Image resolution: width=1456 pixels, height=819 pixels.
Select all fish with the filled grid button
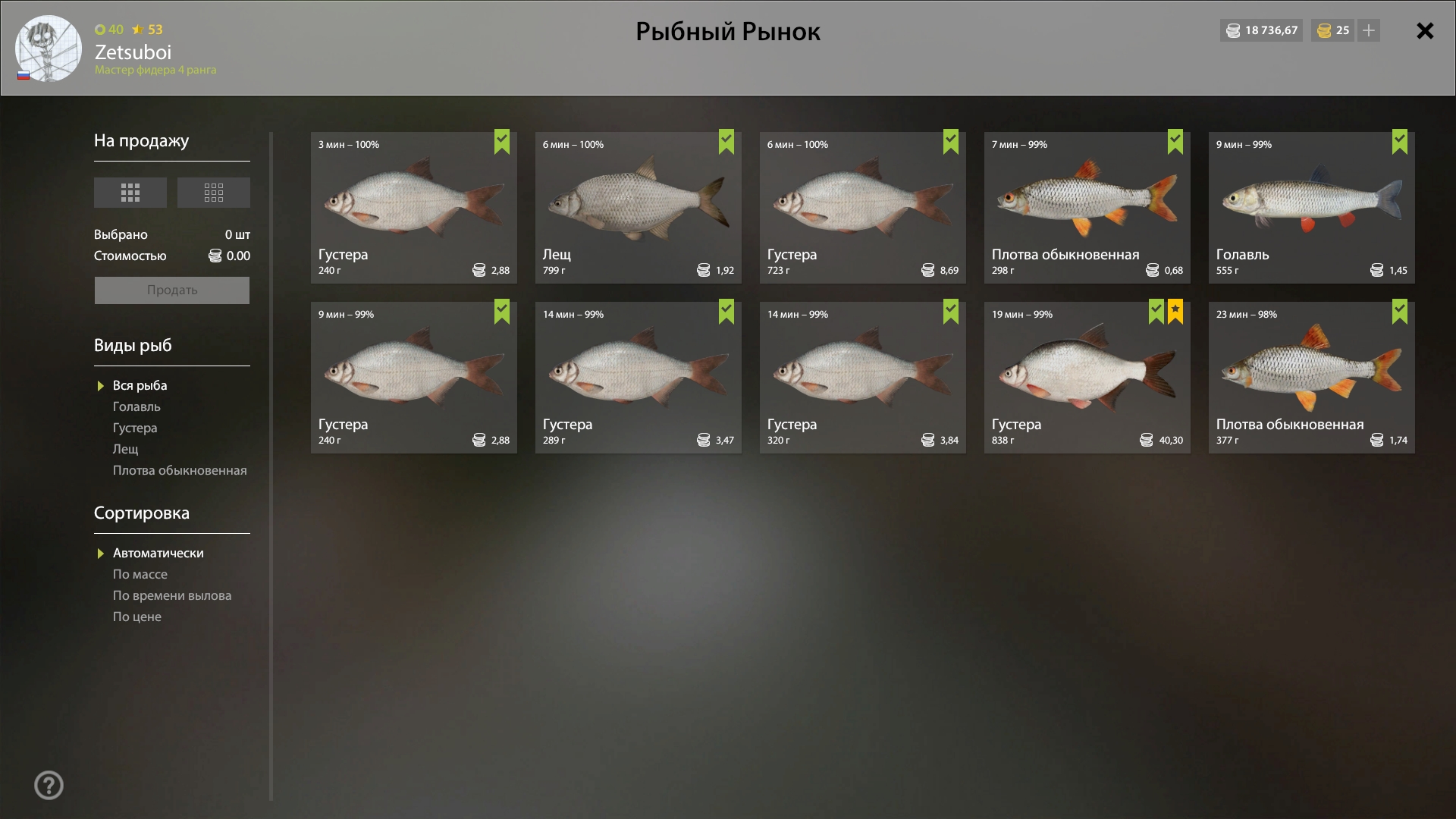coord(130,193)
